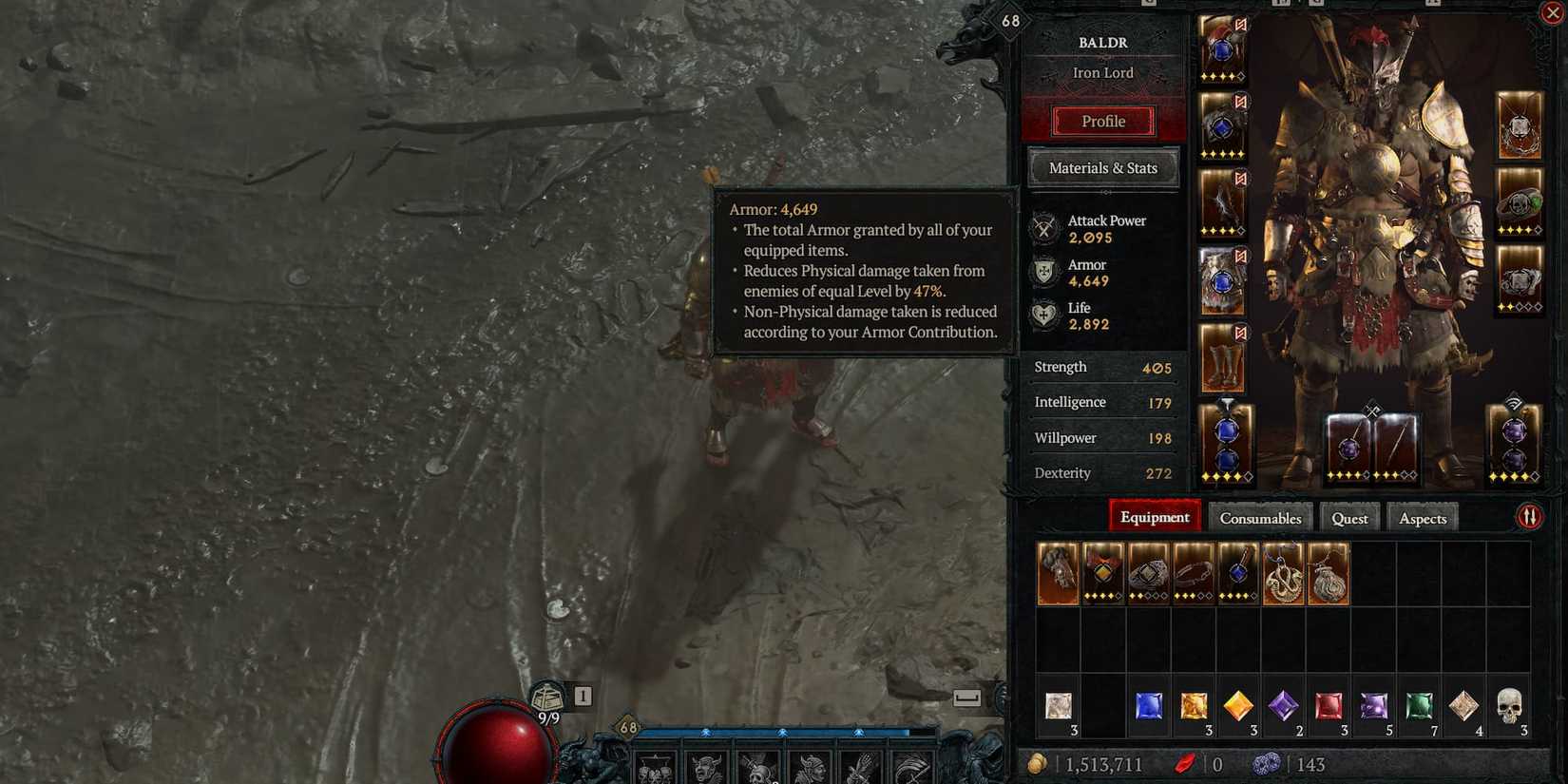Click the snake amulet in the inventory grid
Image resolution: width=1568 pixels, height=784 pixels.
[x=1283, y=575]
